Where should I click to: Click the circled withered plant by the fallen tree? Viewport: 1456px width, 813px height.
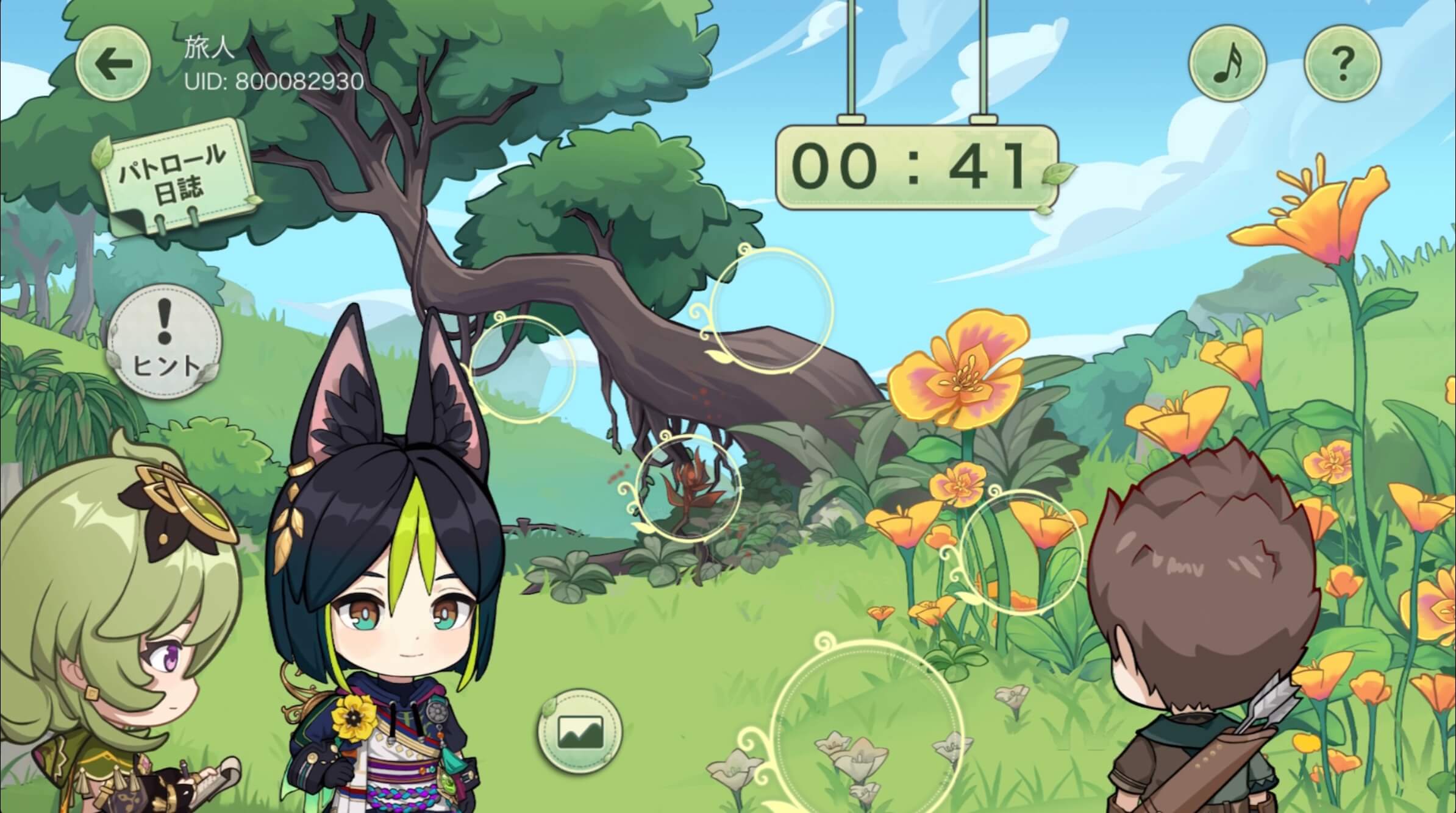[x=689, y=488]
